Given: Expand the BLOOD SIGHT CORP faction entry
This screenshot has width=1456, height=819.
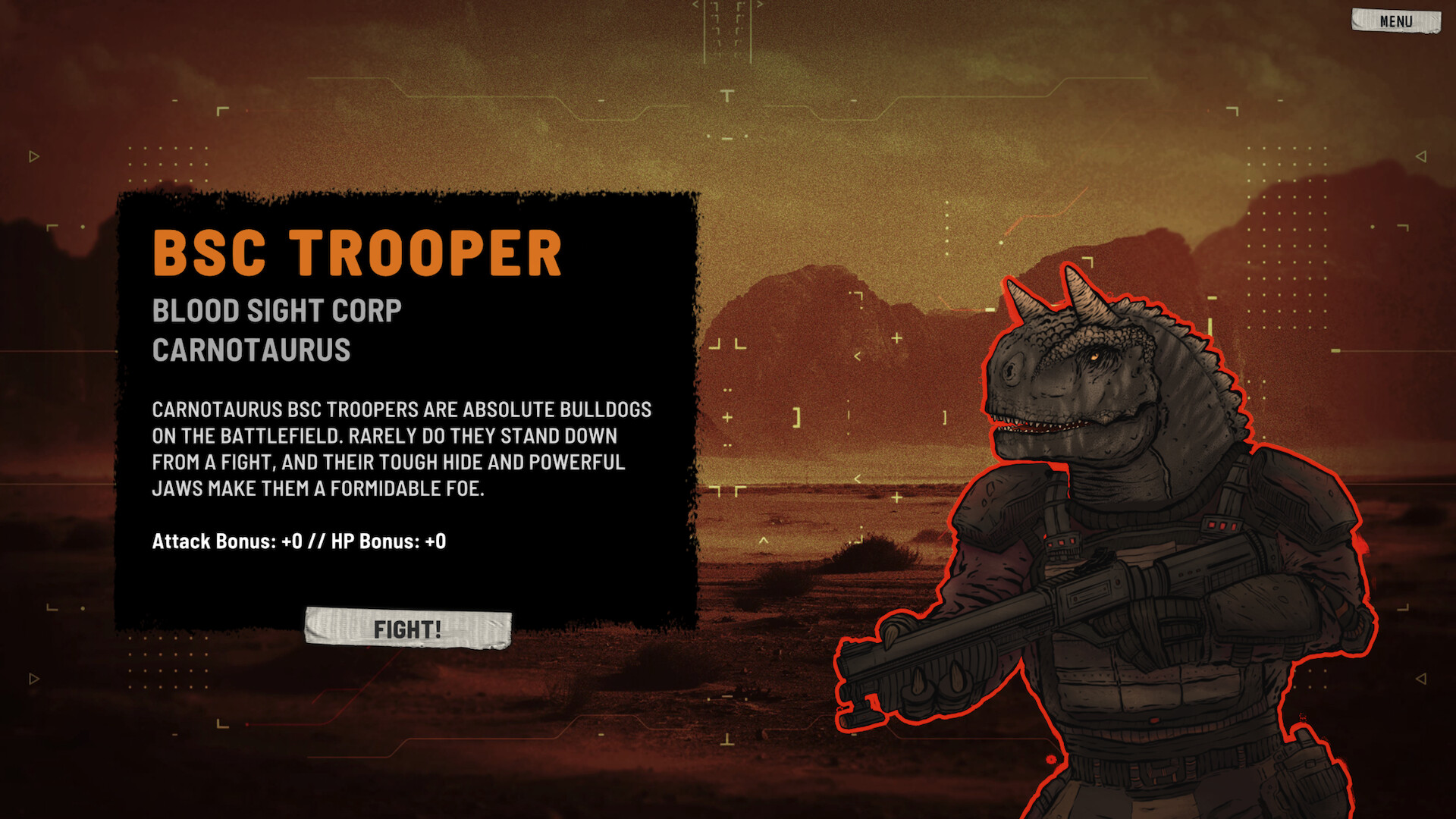Looking at the screenshot, I should [x=277, y=310].
